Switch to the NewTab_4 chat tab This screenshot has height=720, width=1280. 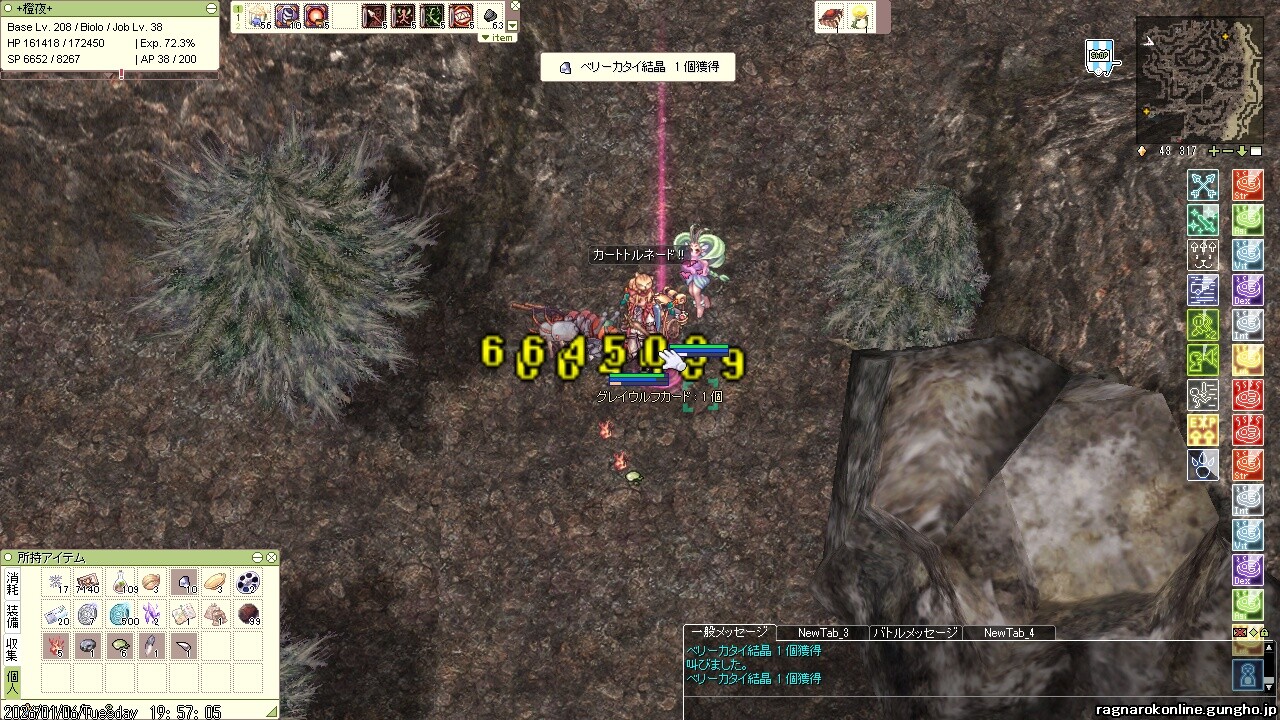(1008, 632)
